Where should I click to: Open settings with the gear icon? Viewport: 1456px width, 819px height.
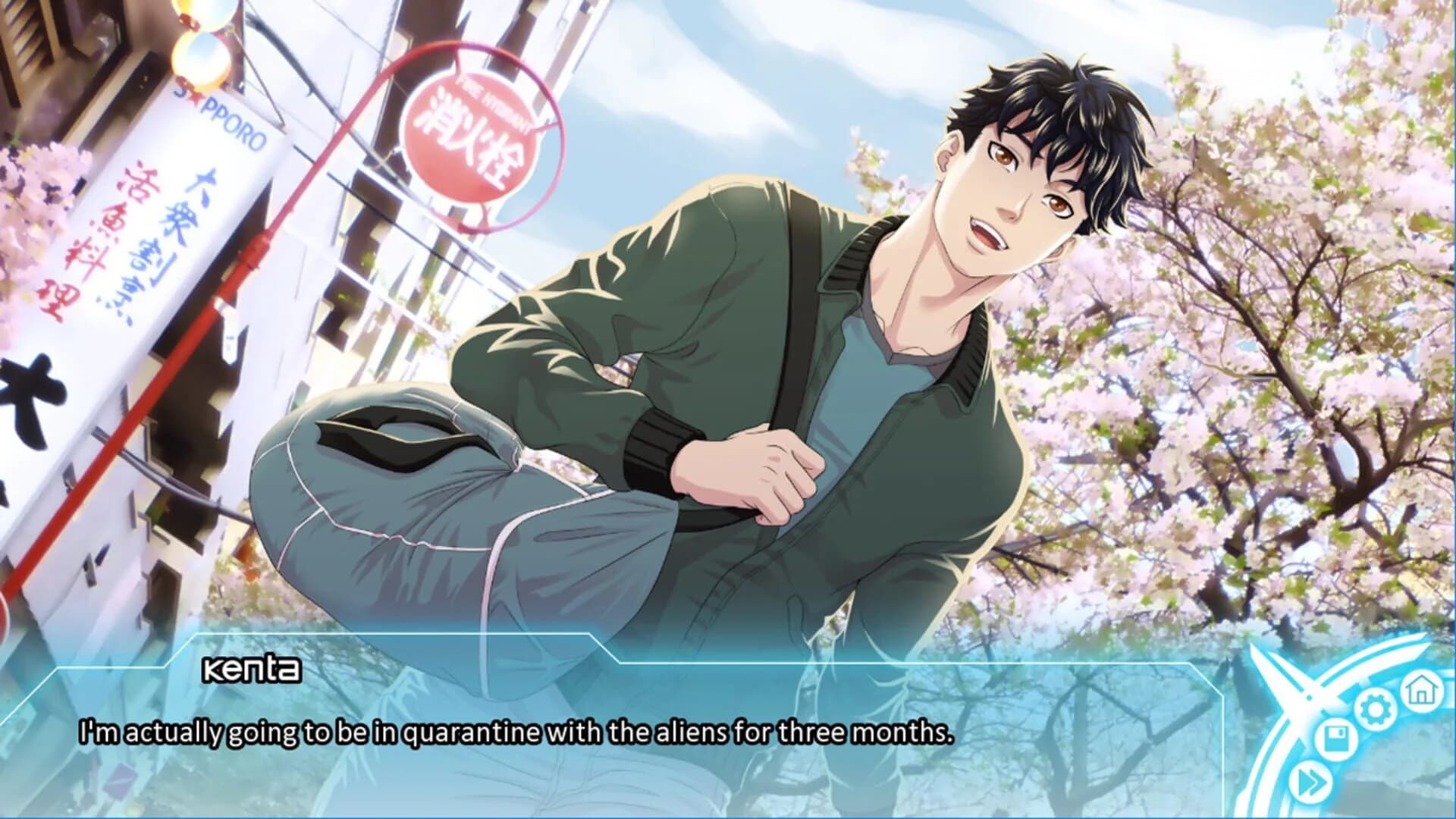point(1373,709)
